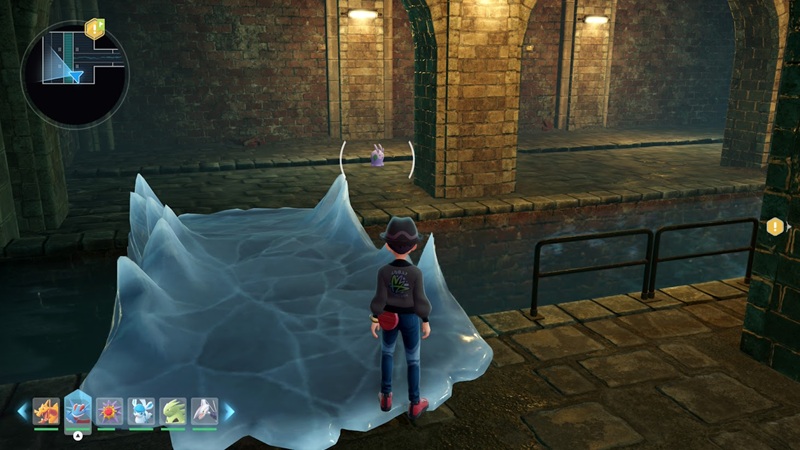Choose the highlighted Feraligatr party slot
The width and height of the screenshot is (800, 450).
tap(78, 409)
